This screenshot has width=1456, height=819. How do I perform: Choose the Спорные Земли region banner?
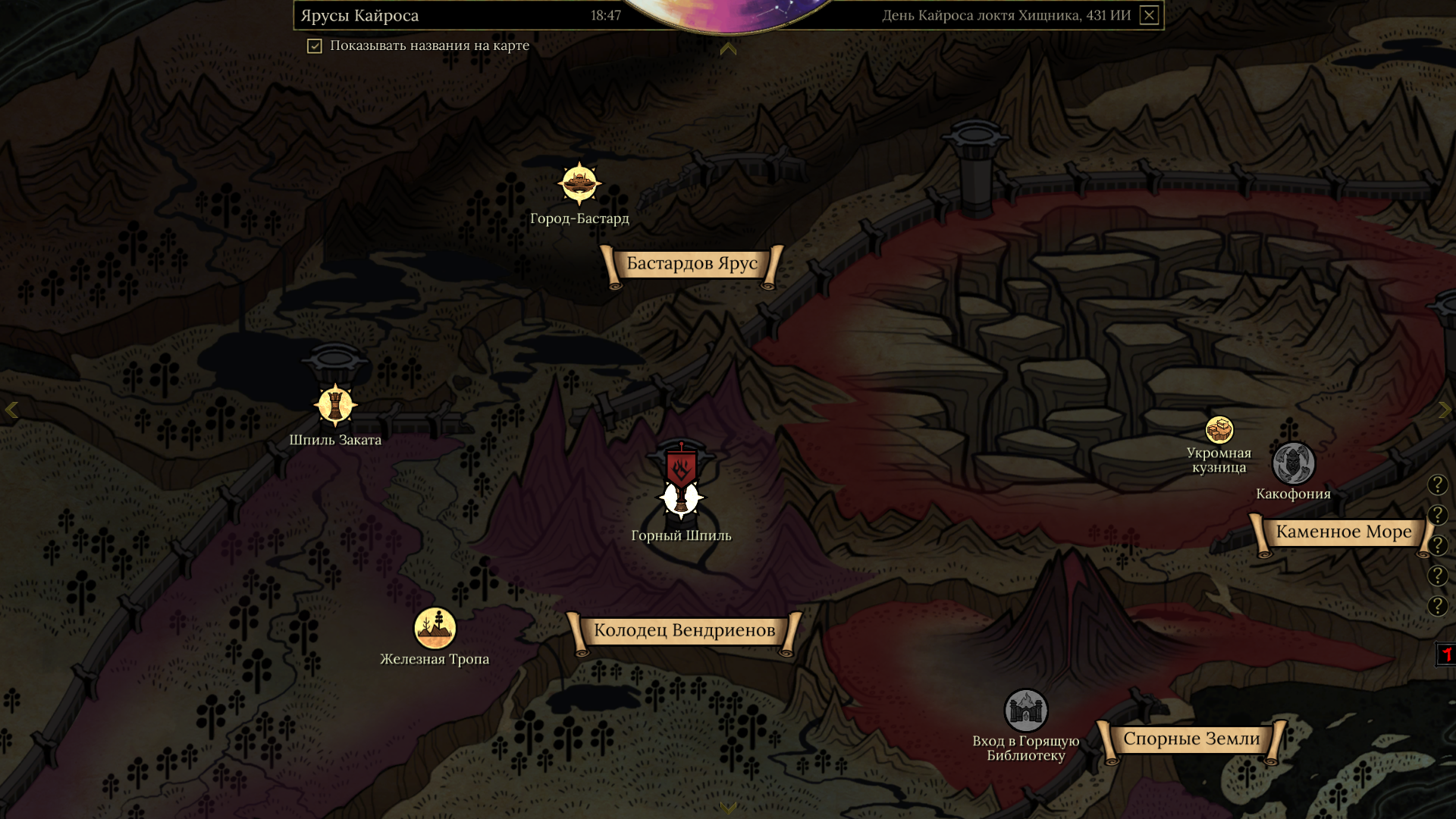[1191, 739]
